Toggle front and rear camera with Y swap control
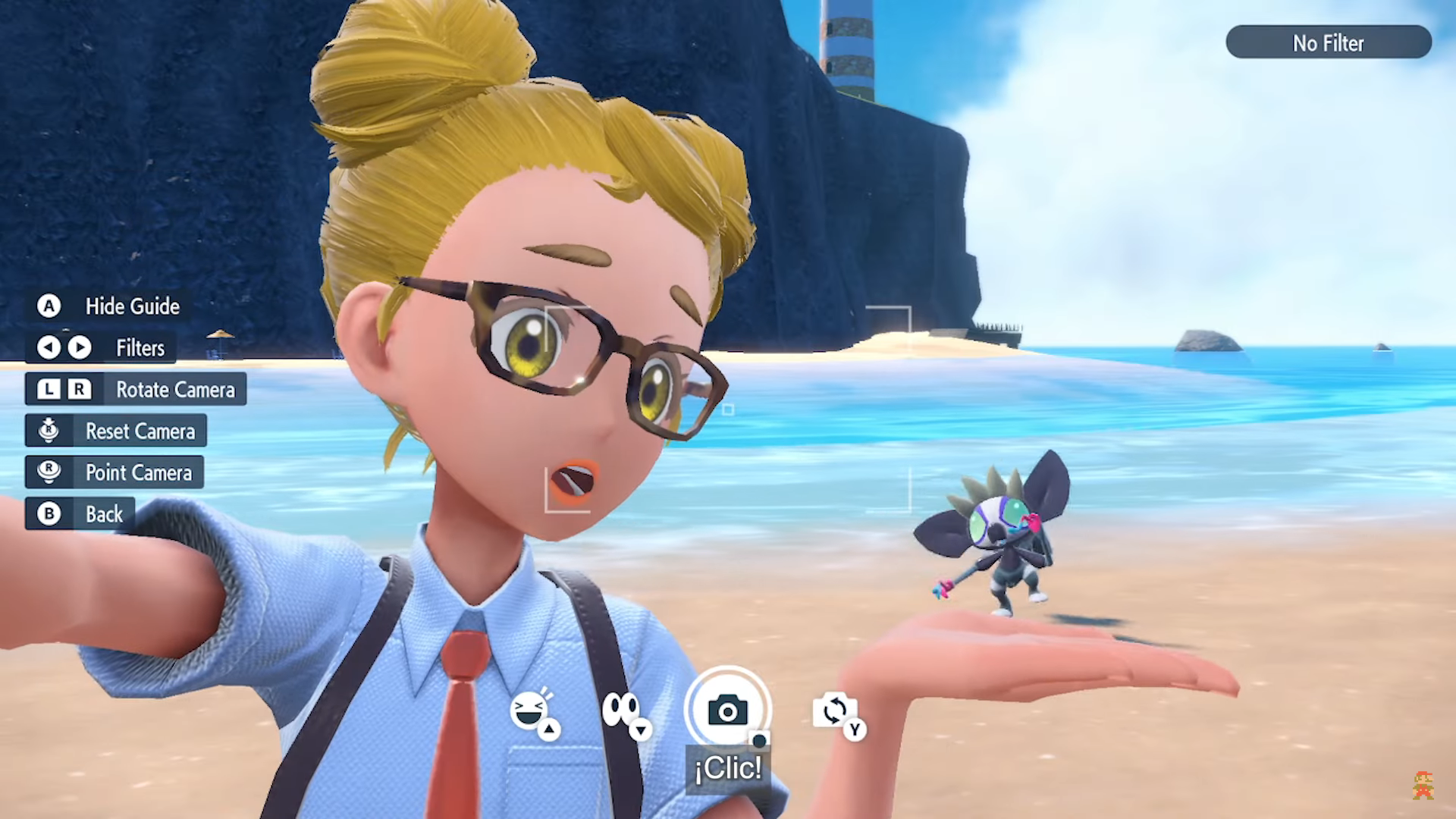Screen dimensions: 1456x819 click(836, 711)
